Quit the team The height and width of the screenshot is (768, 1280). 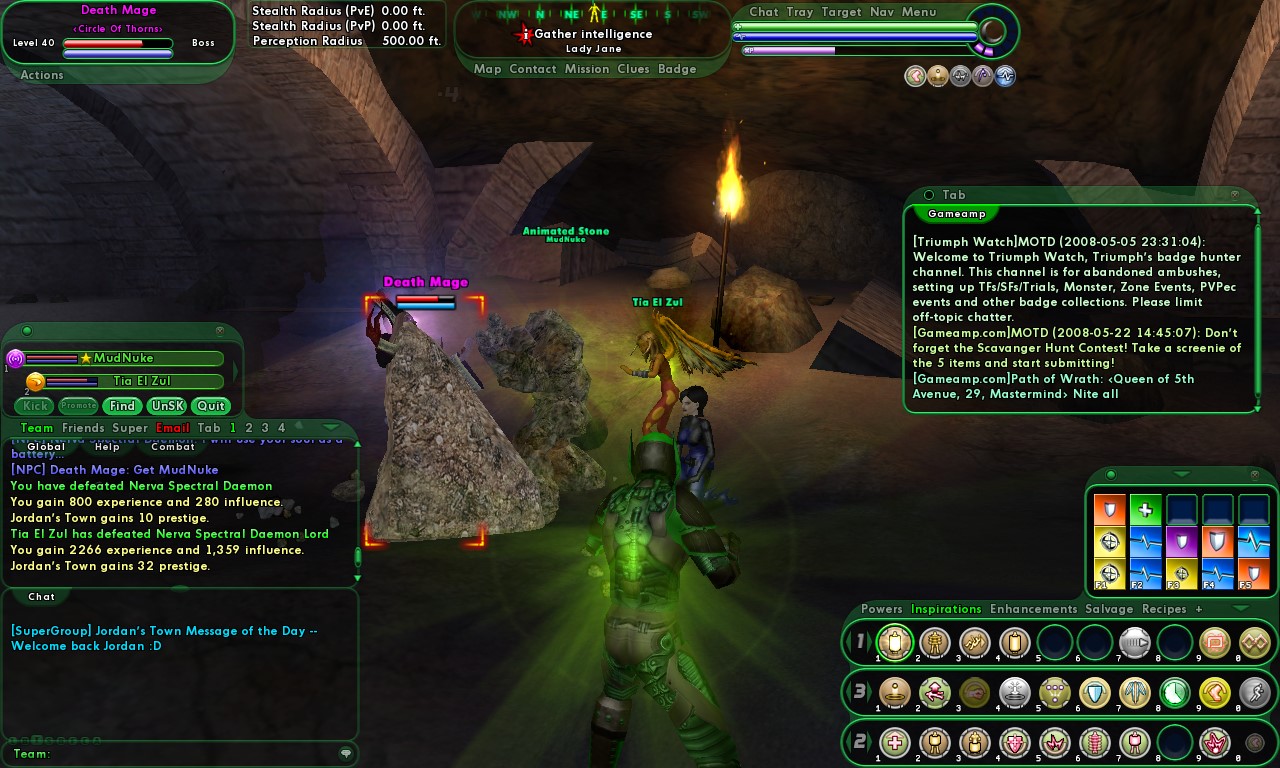211,406
